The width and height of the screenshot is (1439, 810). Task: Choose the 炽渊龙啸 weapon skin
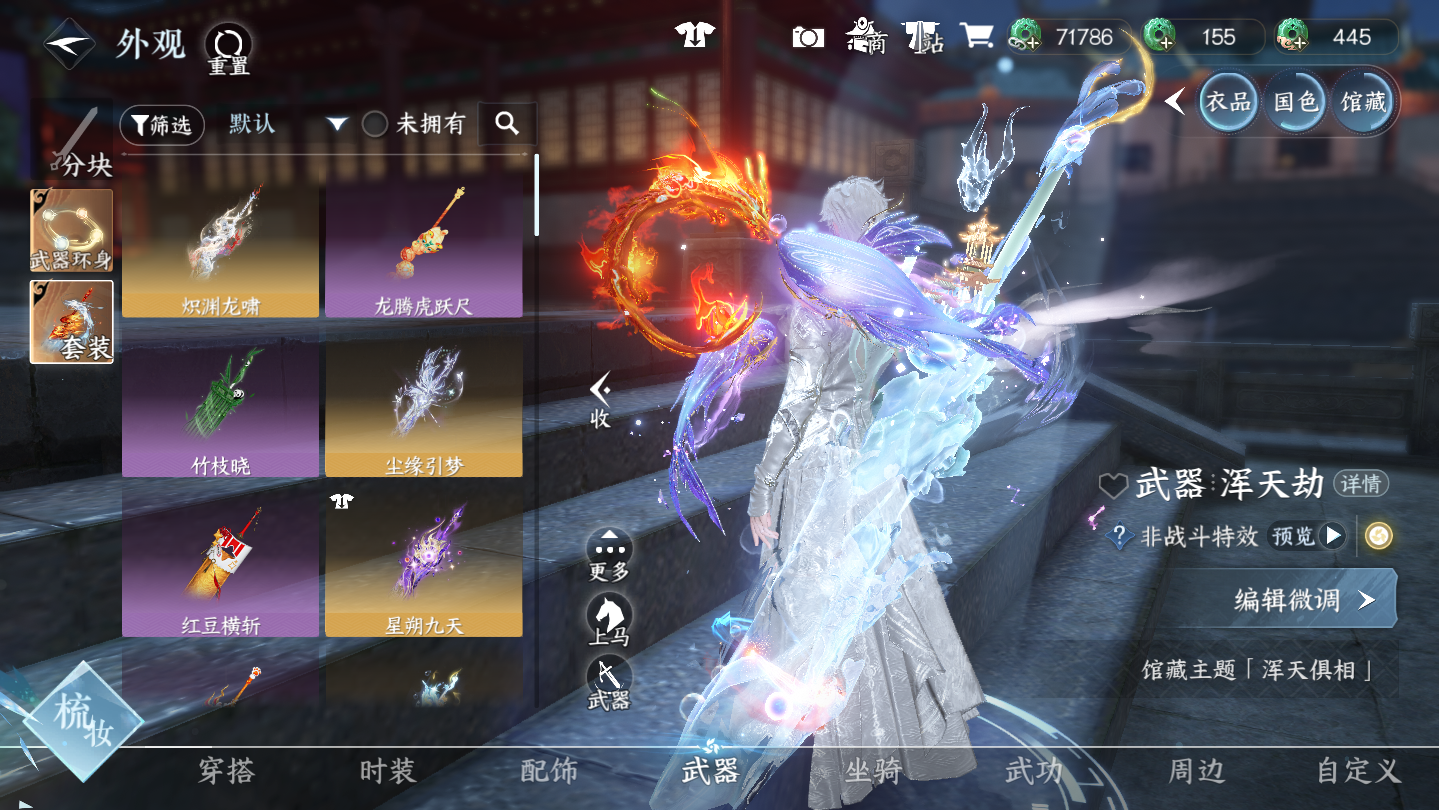221,248
